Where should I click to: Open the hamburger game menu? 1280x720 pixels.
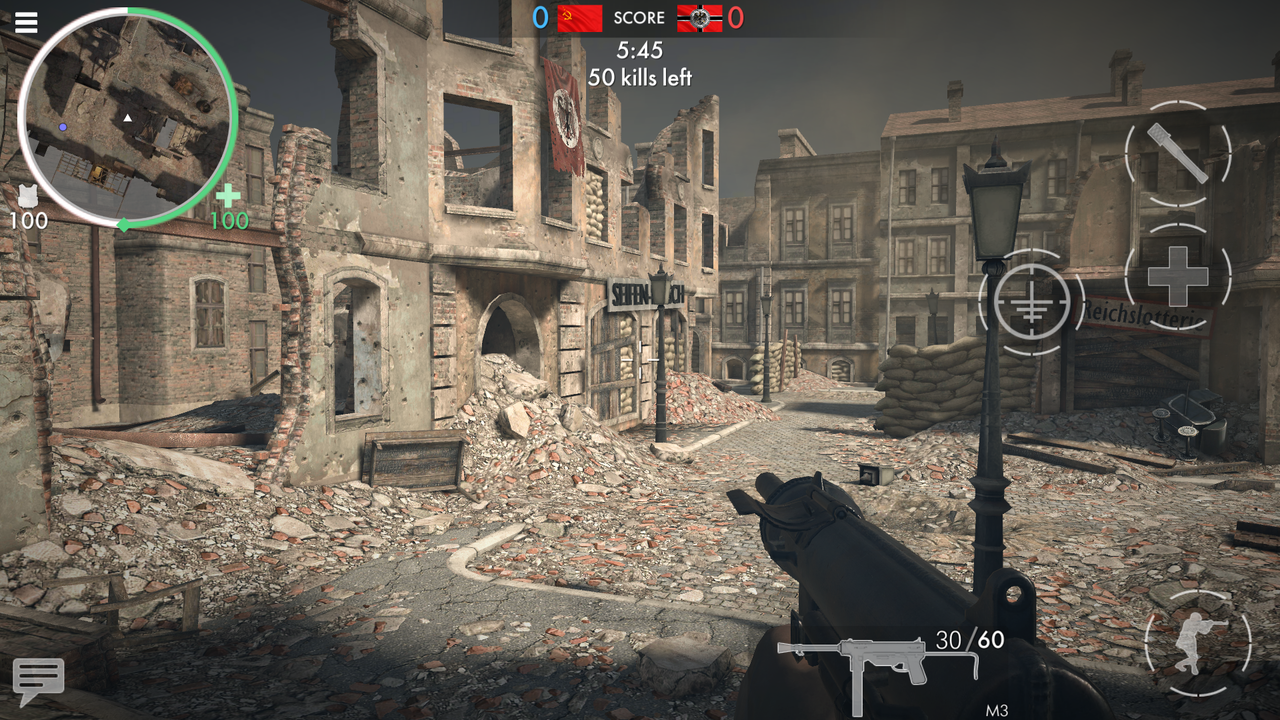(x=26, y=23)
